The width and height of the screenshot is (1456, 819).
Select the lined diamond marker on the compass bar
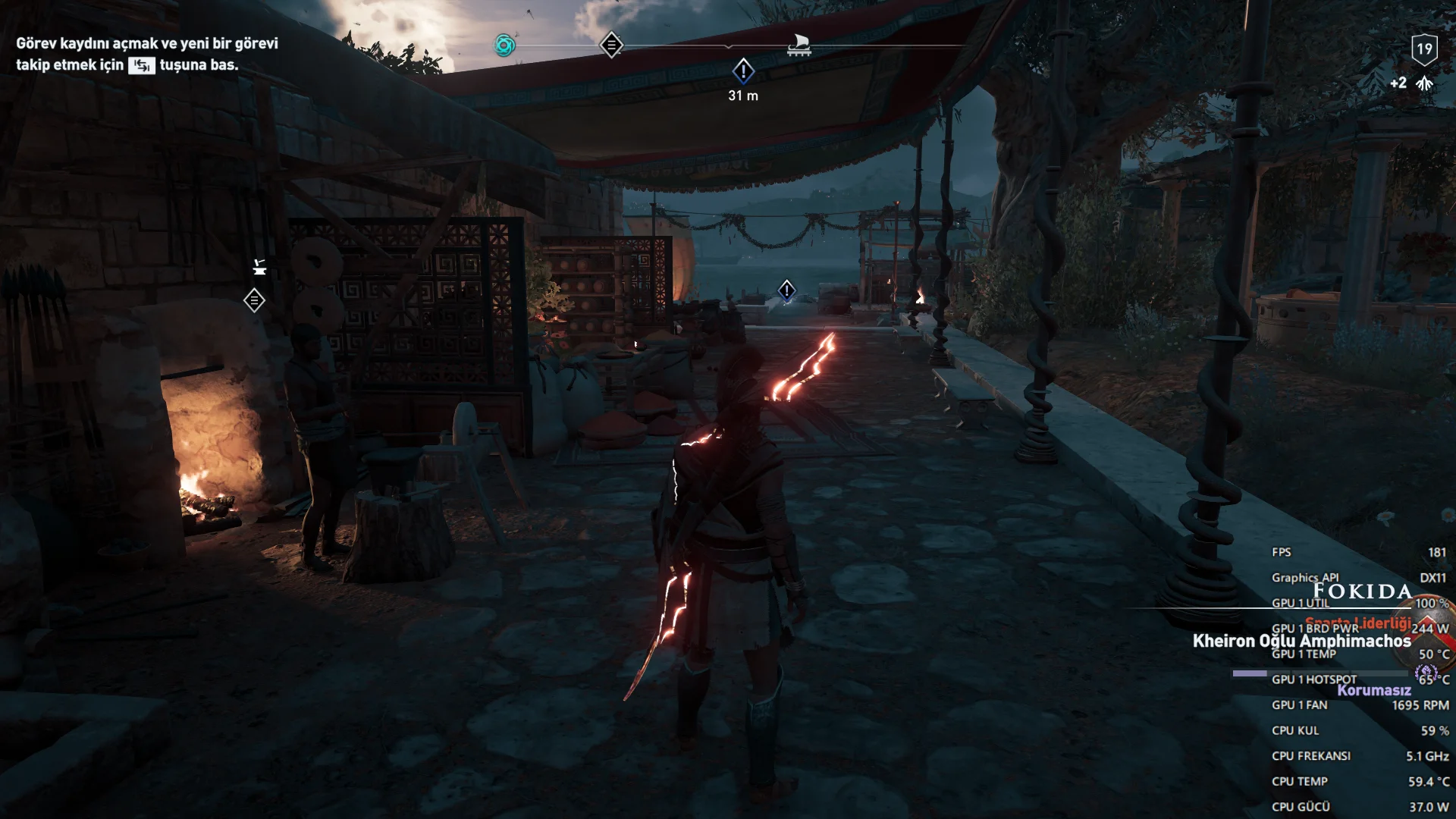point(611,45)
